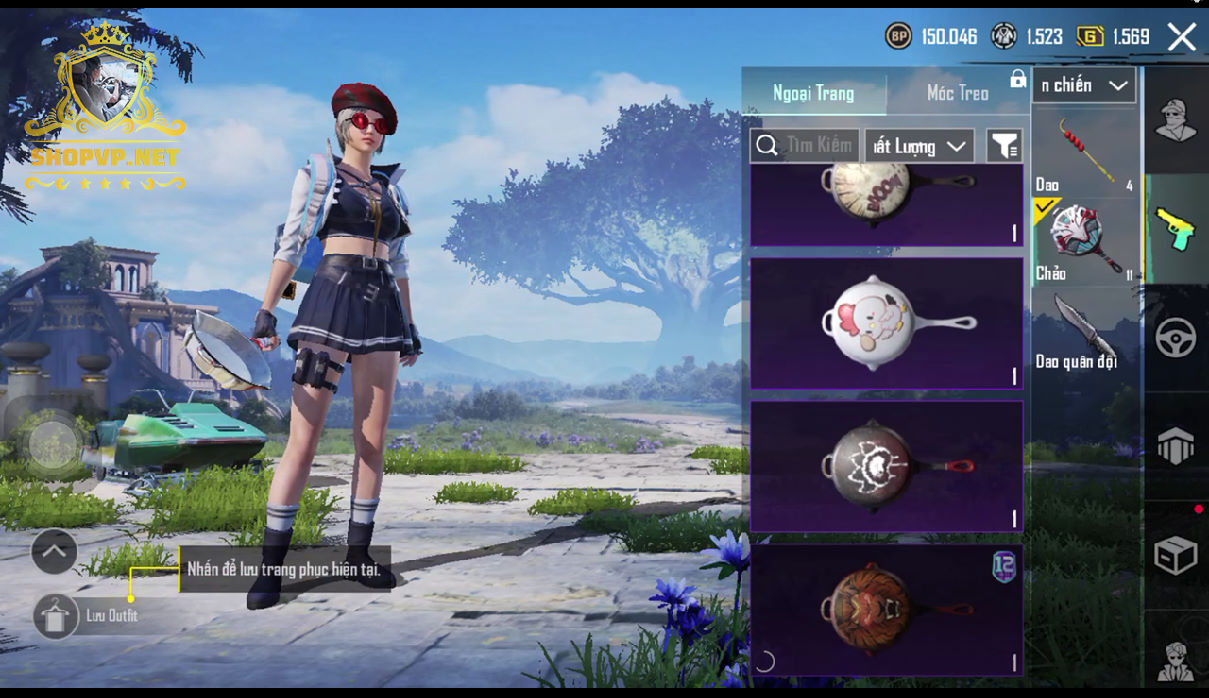Open the crate box section icon
The width and height of the screenshot is (1209, 698).
coord(1175,556)
